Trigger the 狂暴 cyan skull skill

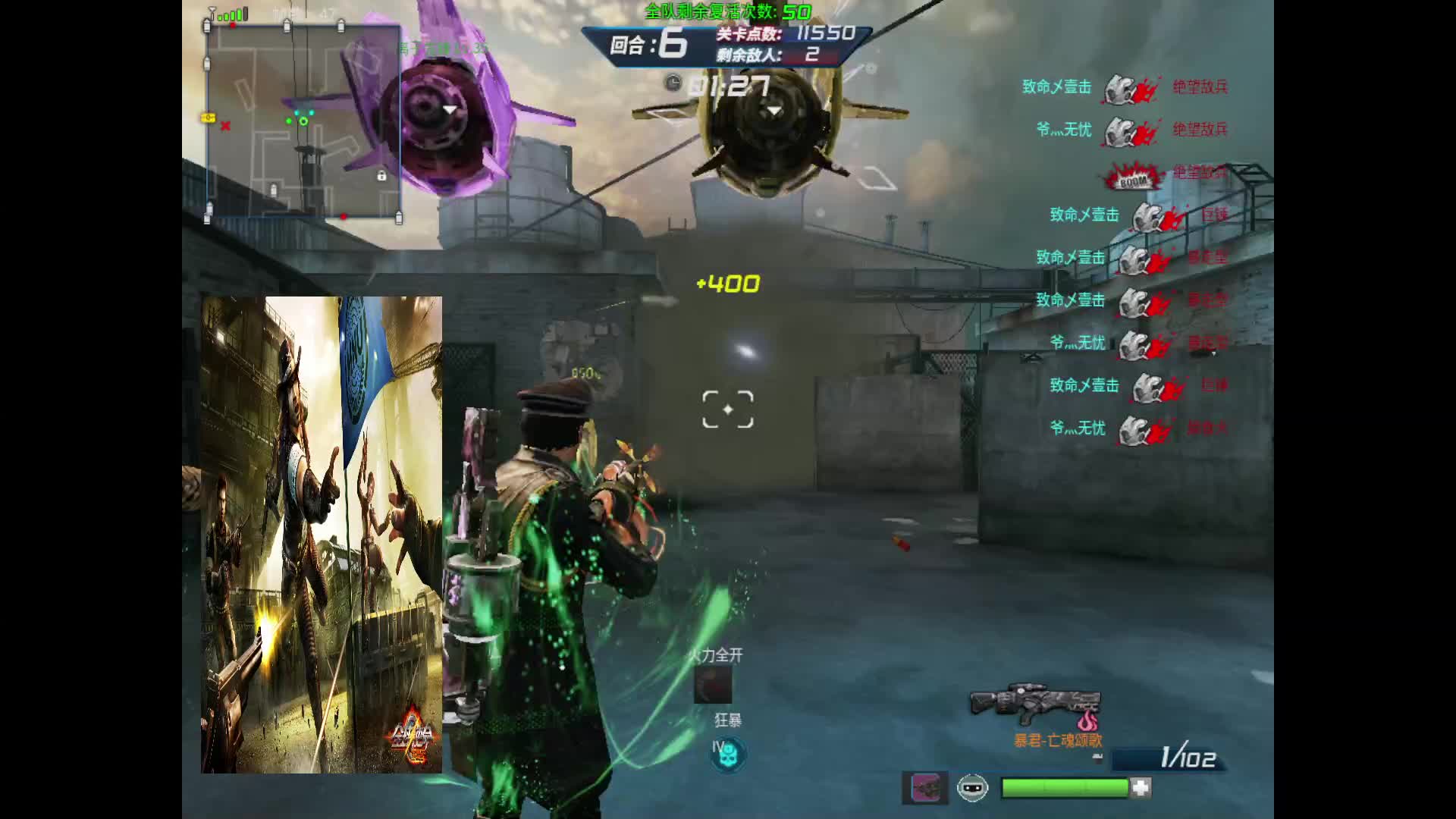(728, 754)
